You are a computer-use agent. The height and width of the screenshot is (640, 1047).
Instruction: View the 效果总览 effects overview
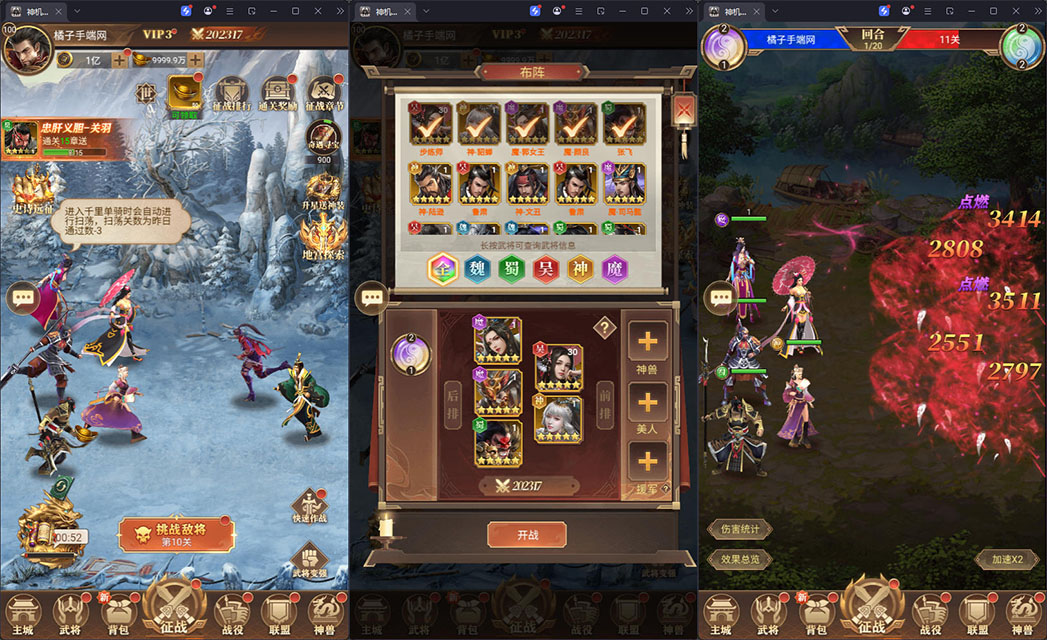[x=740, y=560]
